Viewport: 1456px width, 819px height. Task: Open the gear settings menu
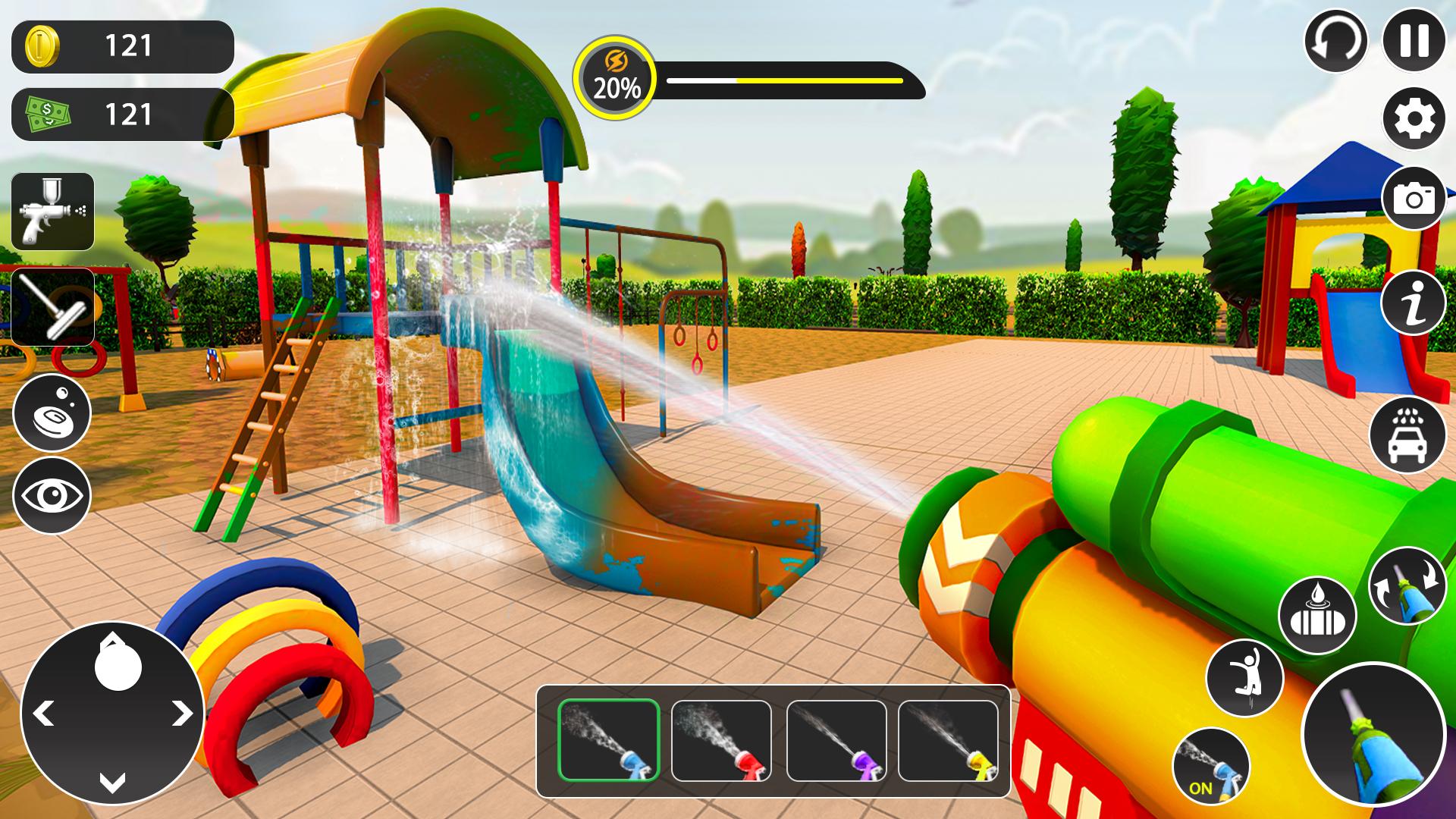1414,118
